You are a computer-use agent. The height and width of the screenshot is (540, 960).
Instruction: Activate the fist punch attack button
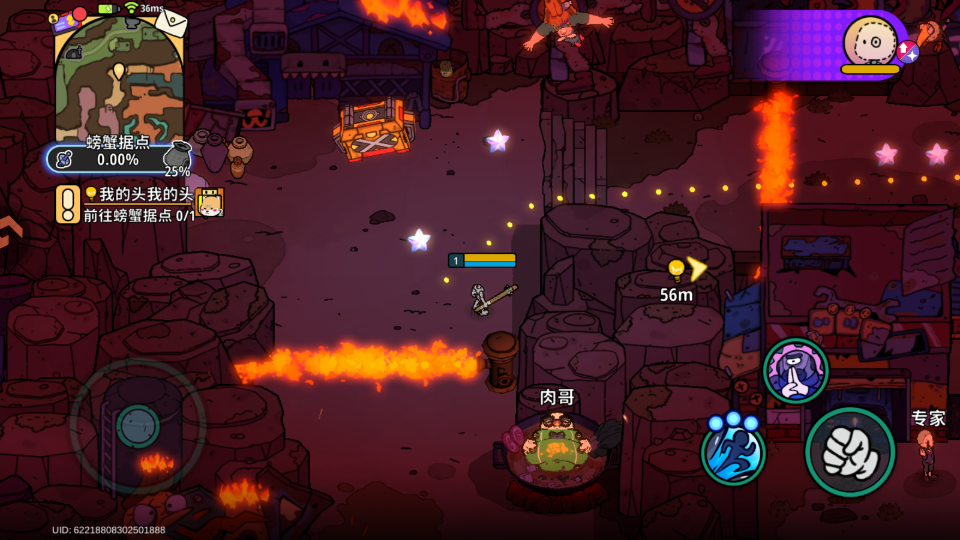coord(849,452)
